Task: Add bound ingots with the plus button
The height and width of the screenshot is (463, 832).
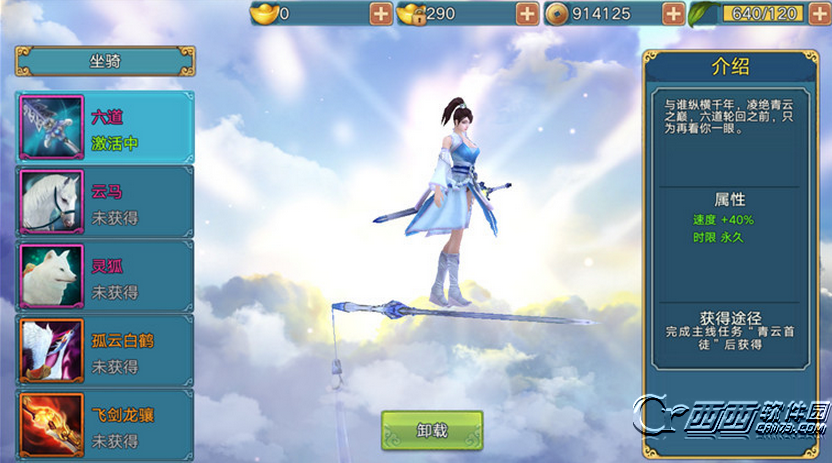Action: coord(527,14)
